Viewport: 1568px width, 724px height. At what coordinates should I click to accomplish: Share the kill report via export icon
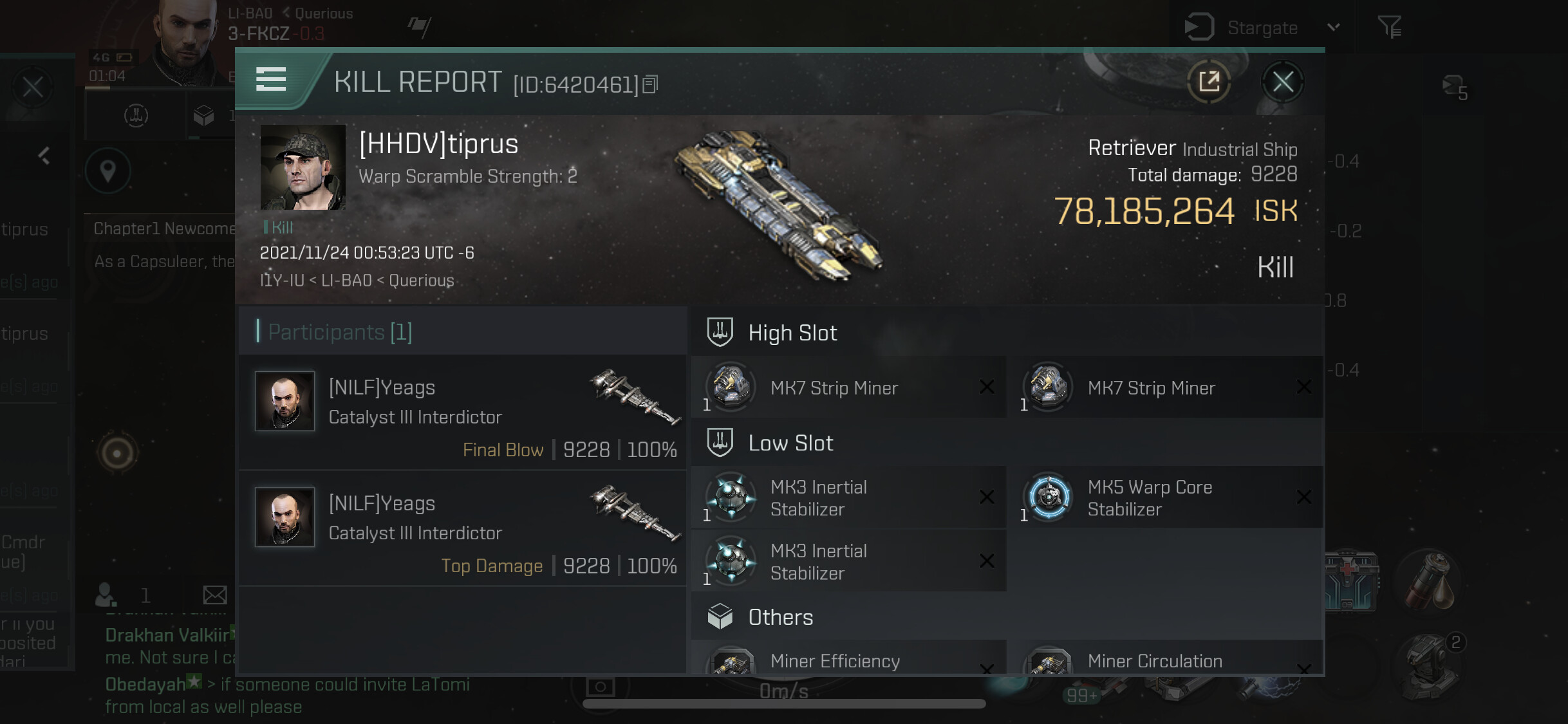click(1209, 82)
